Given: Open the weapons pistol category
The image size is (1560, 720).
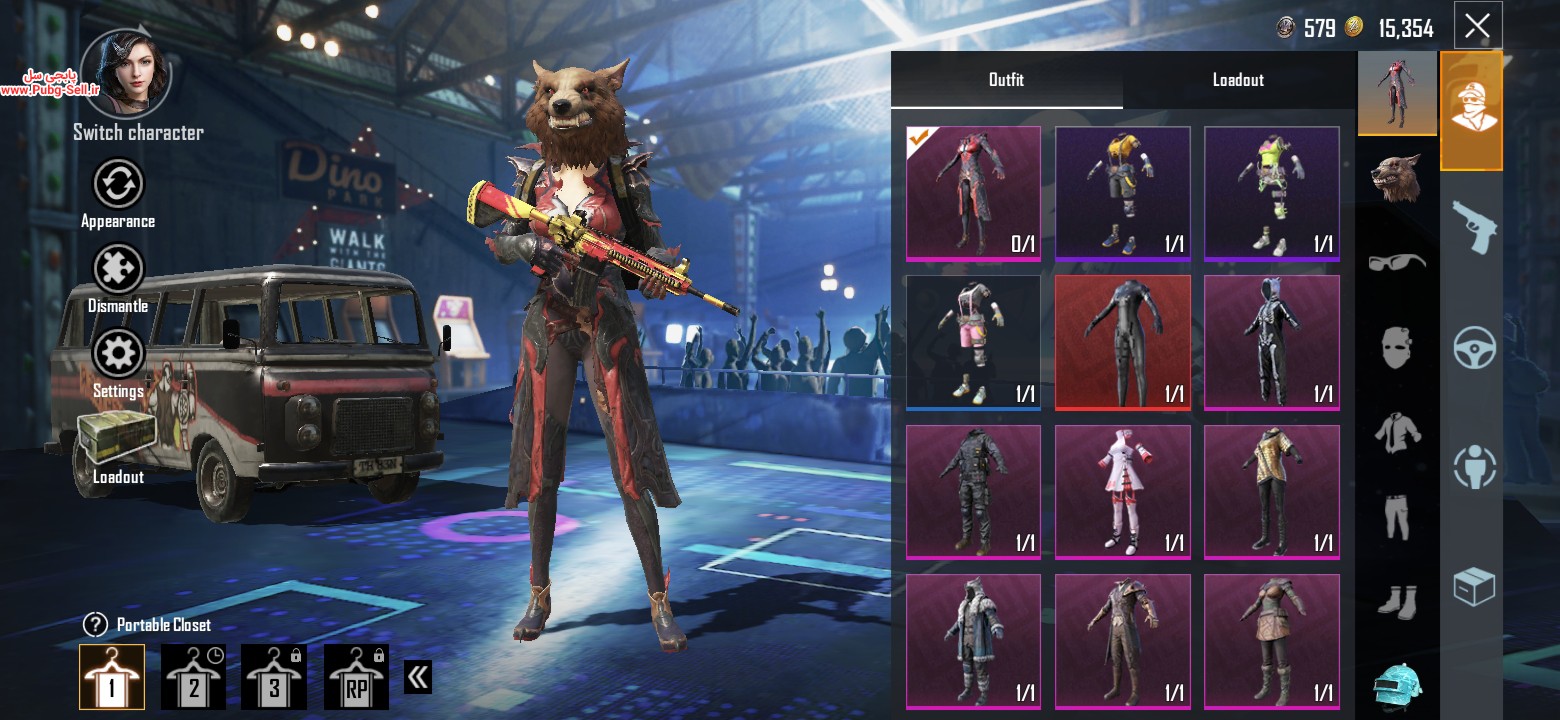Looking at the screenshot, I should 1471,225.
